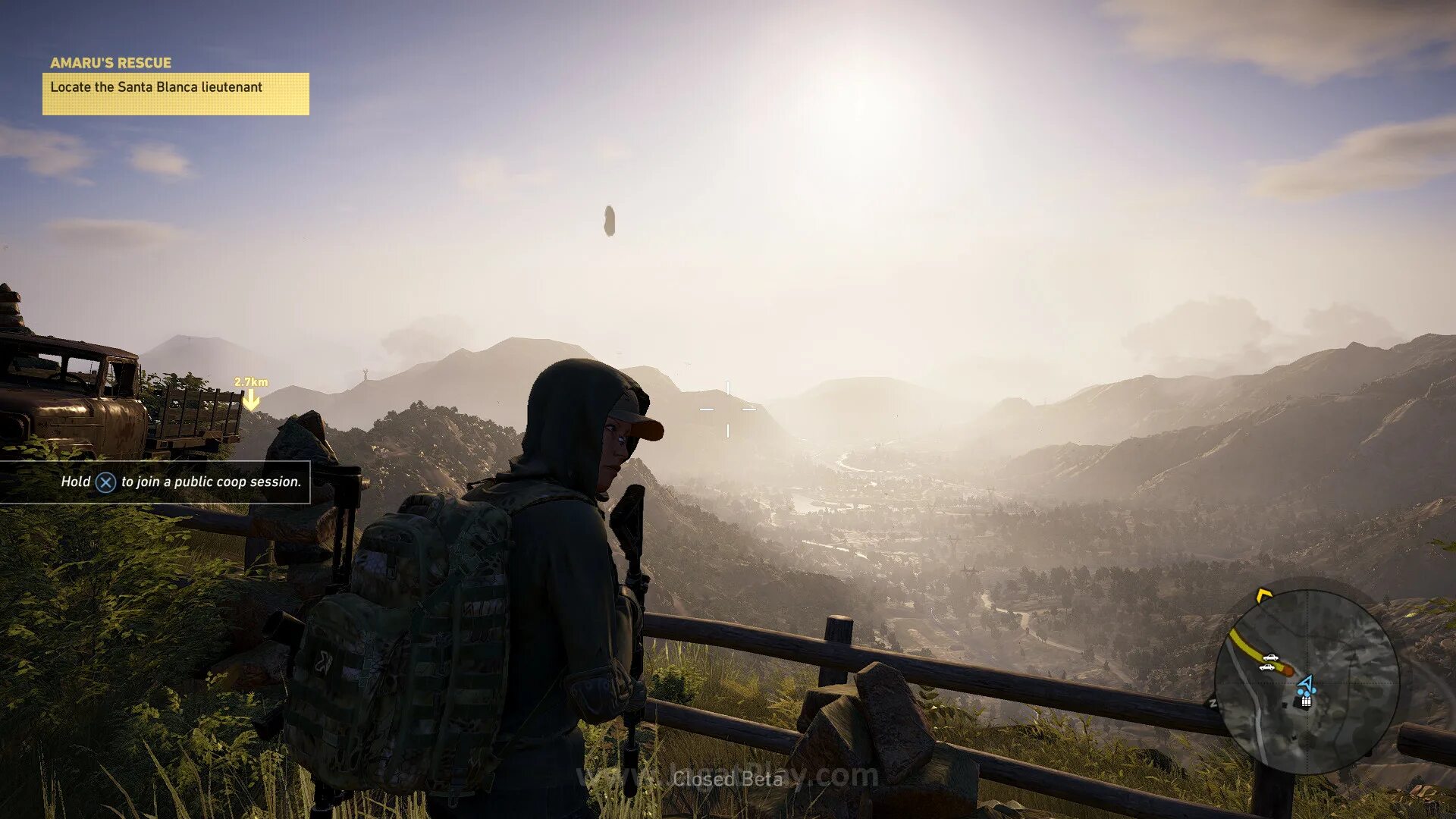The height and width of the screenshot is (819, 1456).
Task: Click a blue squad member dot on the minimap
Action: click(x=1300, y=691)
